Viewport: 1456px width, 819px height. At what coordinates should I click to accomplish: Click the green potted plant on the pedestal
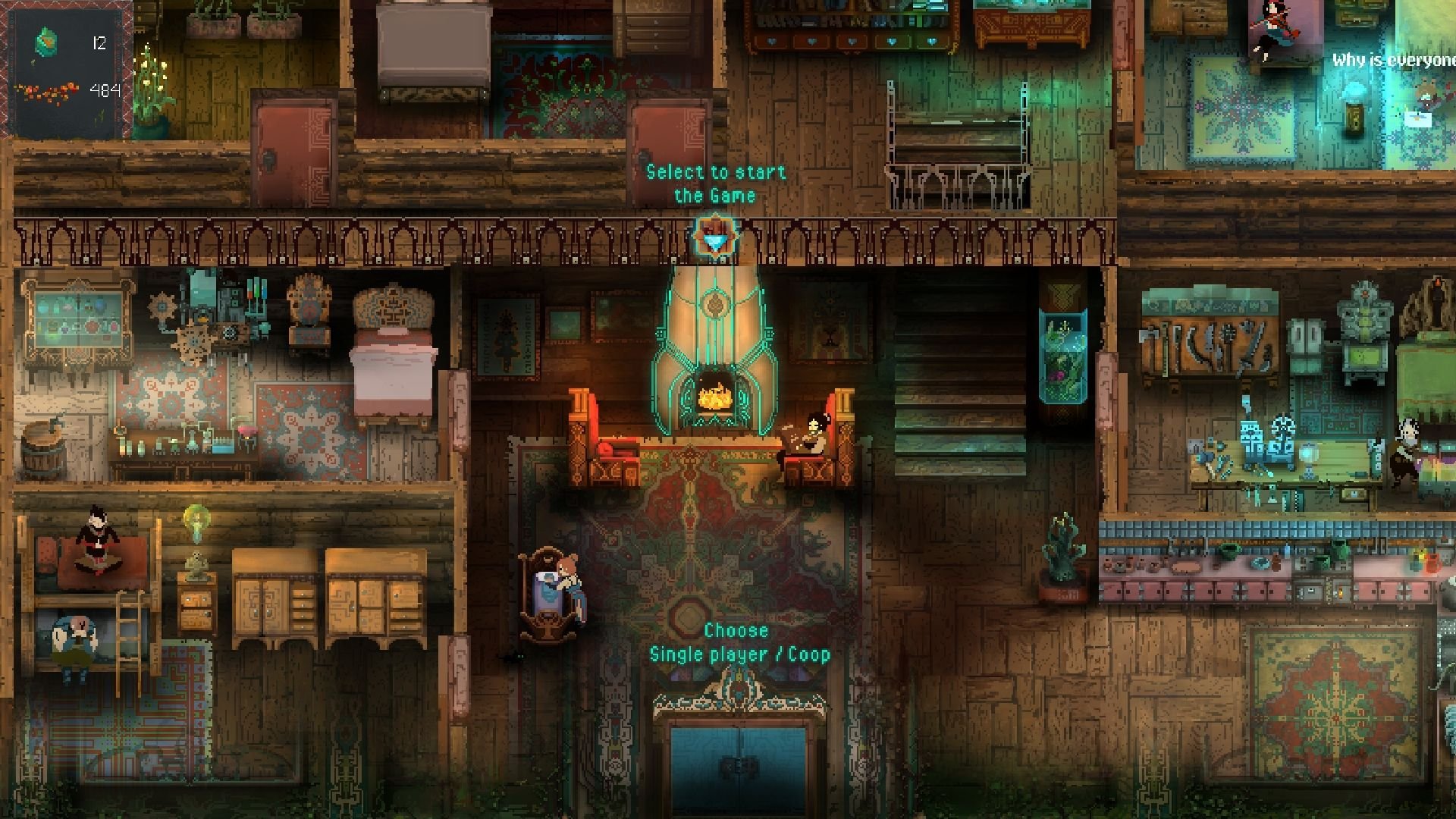tap(1062, 554)
